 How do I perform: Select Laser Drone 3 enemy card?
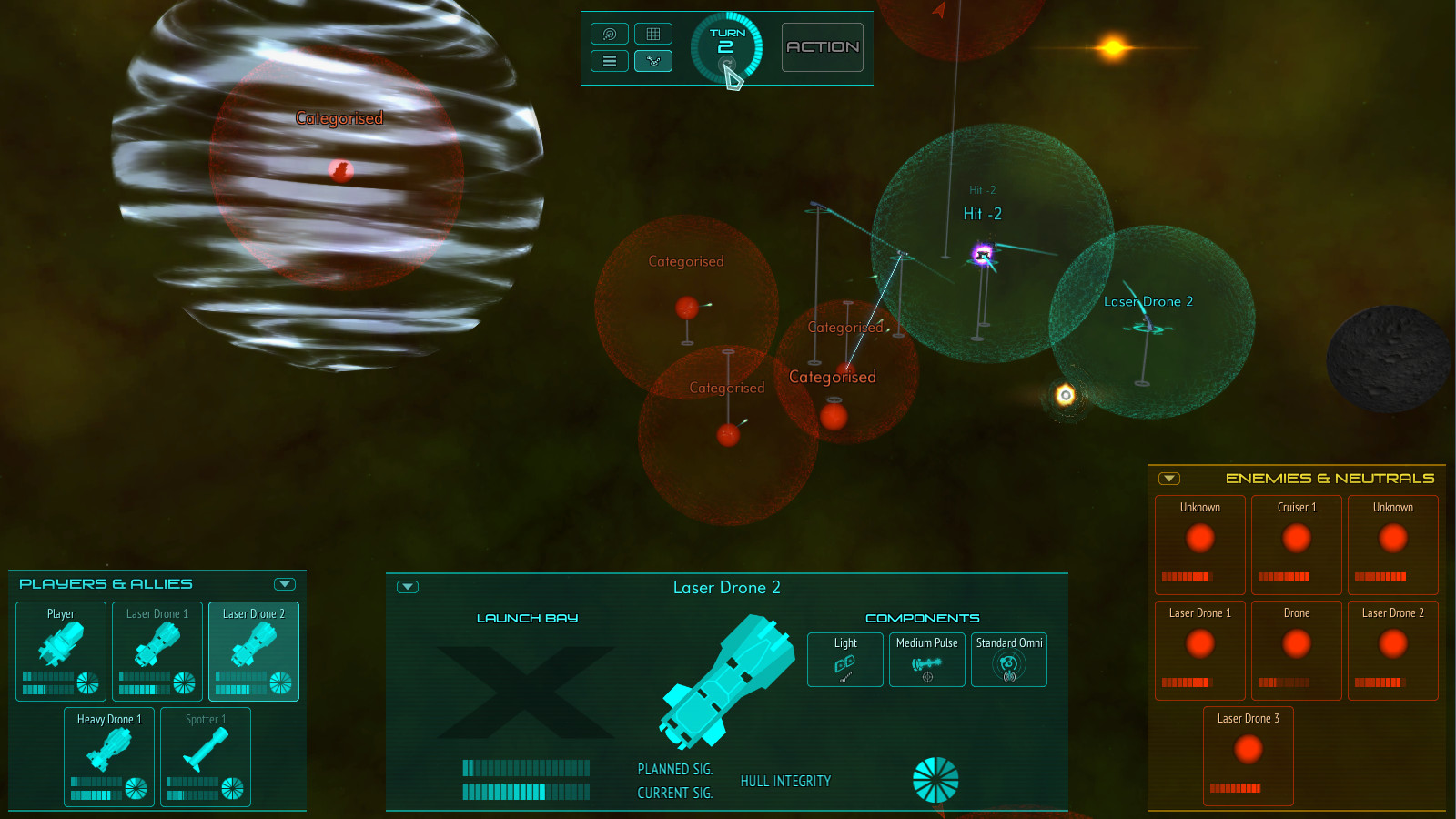(x=1248, y=755)
